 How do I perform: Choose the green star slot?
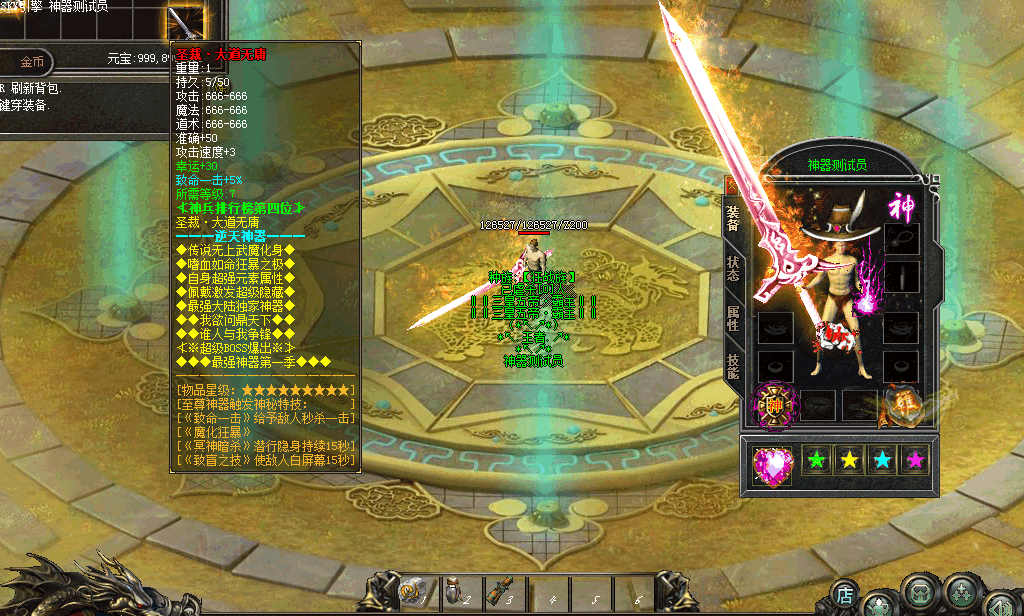click(819, 461)
